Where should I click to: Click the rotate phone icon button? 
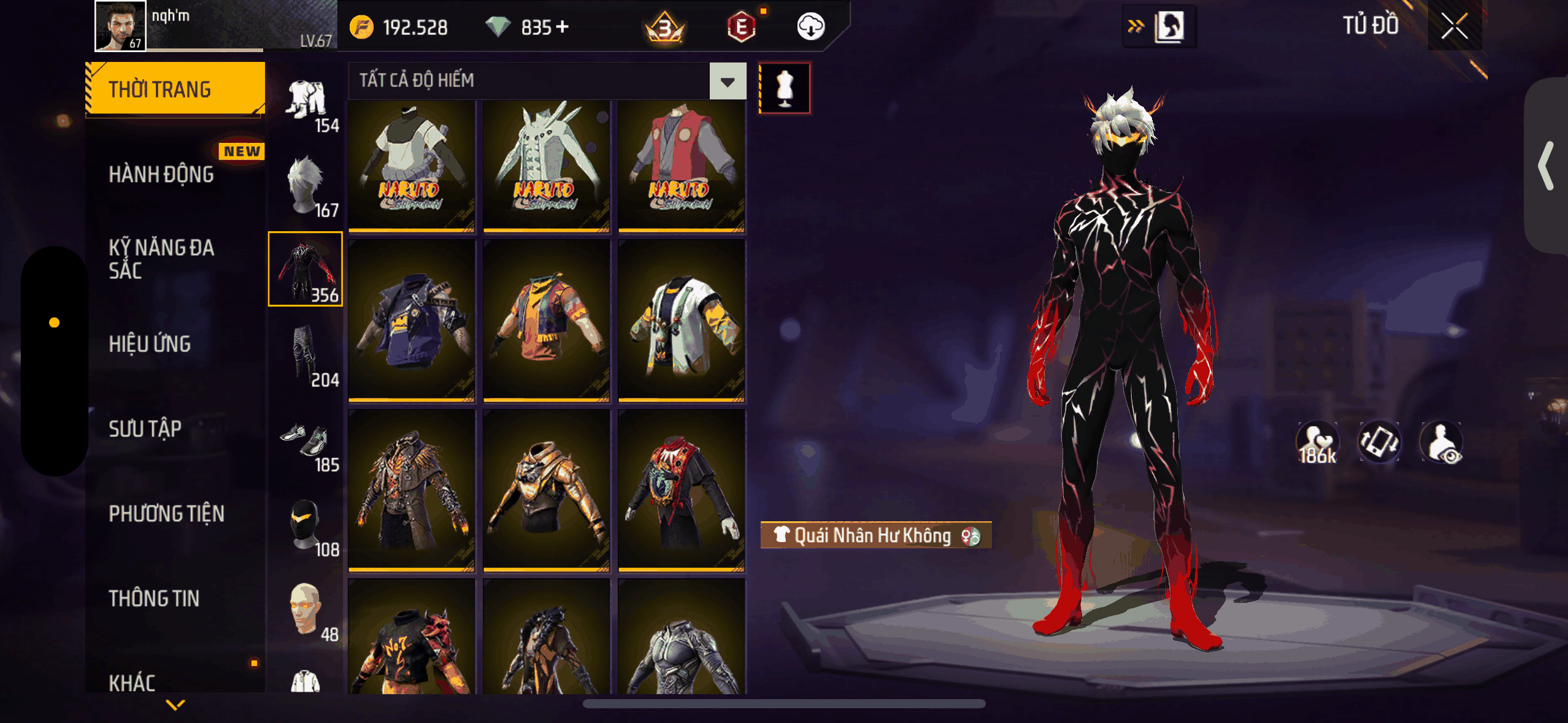[x=1379, y=442]
